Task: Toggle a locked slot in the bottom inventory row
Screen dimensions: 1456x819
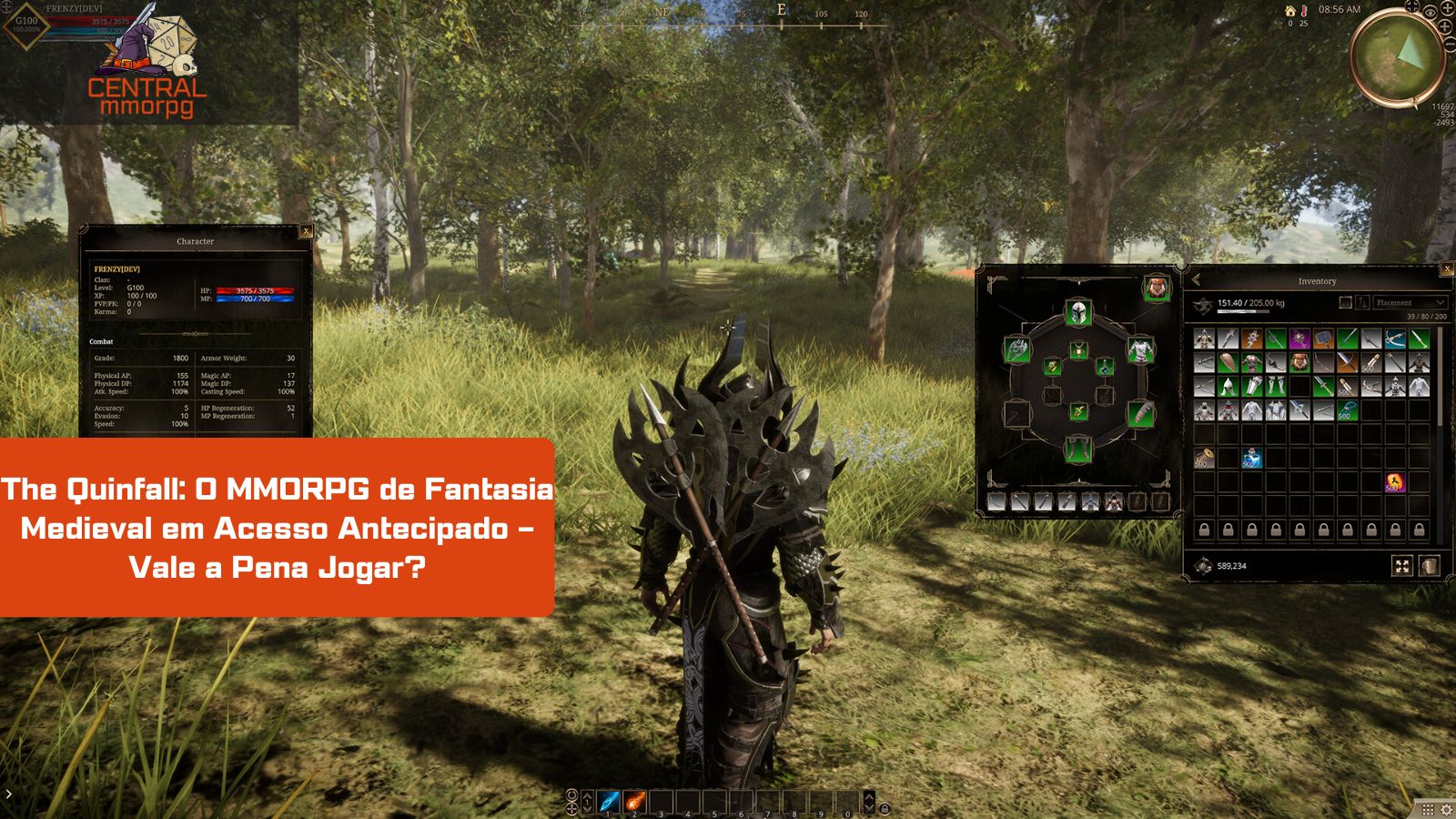Action: click(1202, 530)
